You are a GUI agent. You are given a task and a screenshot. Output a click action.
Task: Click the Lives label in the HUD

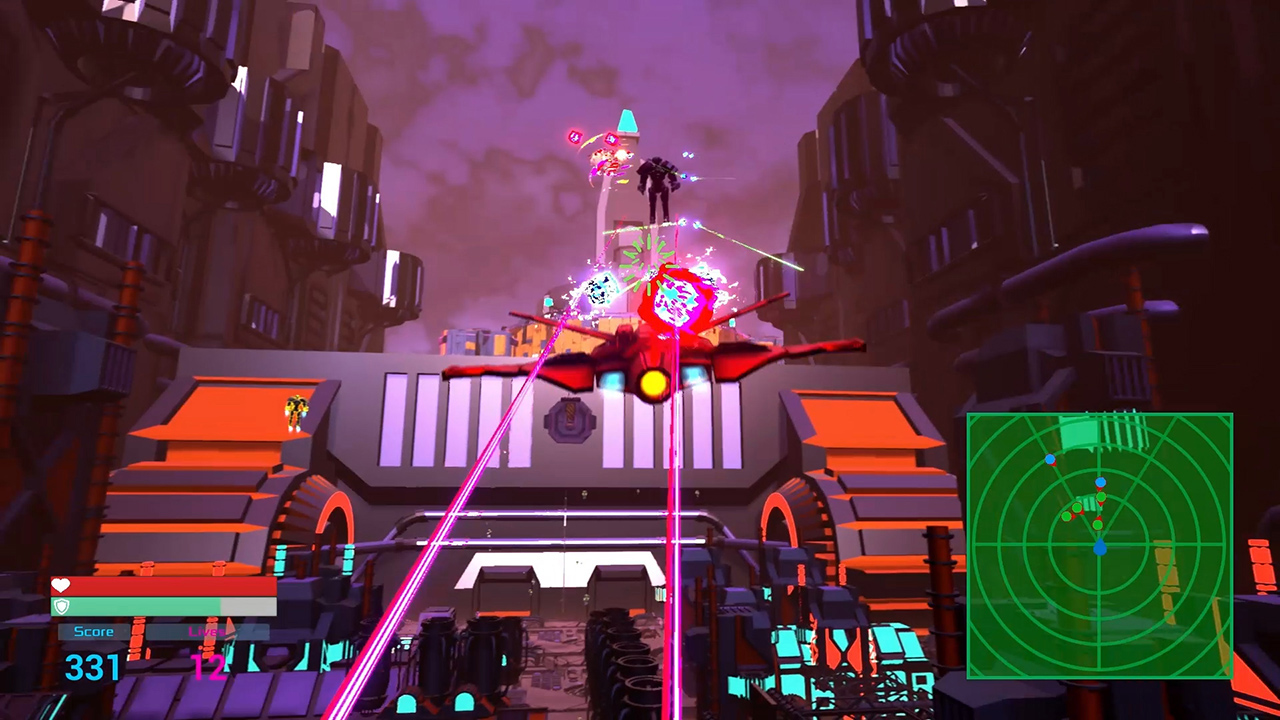point(208,632)
